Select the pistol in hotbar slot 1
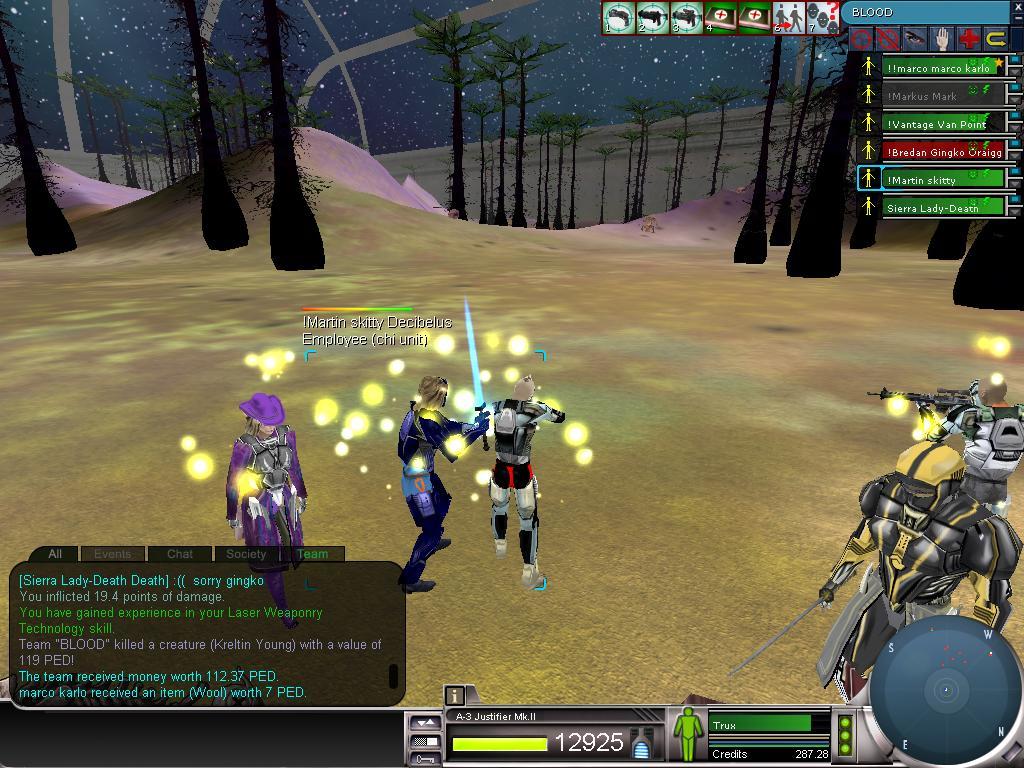1024x768 pixels. click(619, 18)
